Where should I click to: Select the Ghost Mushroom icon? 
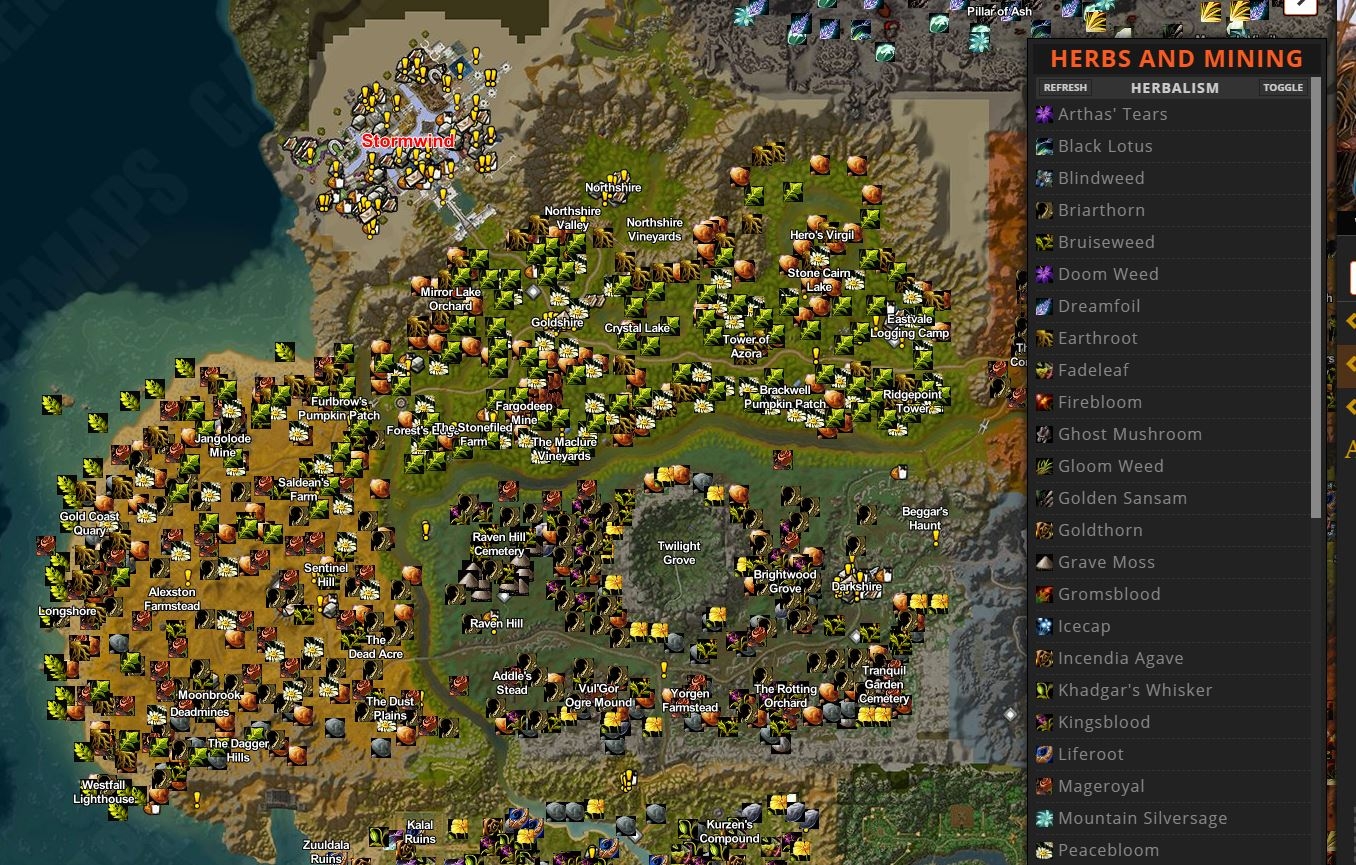pos(1044,434)
